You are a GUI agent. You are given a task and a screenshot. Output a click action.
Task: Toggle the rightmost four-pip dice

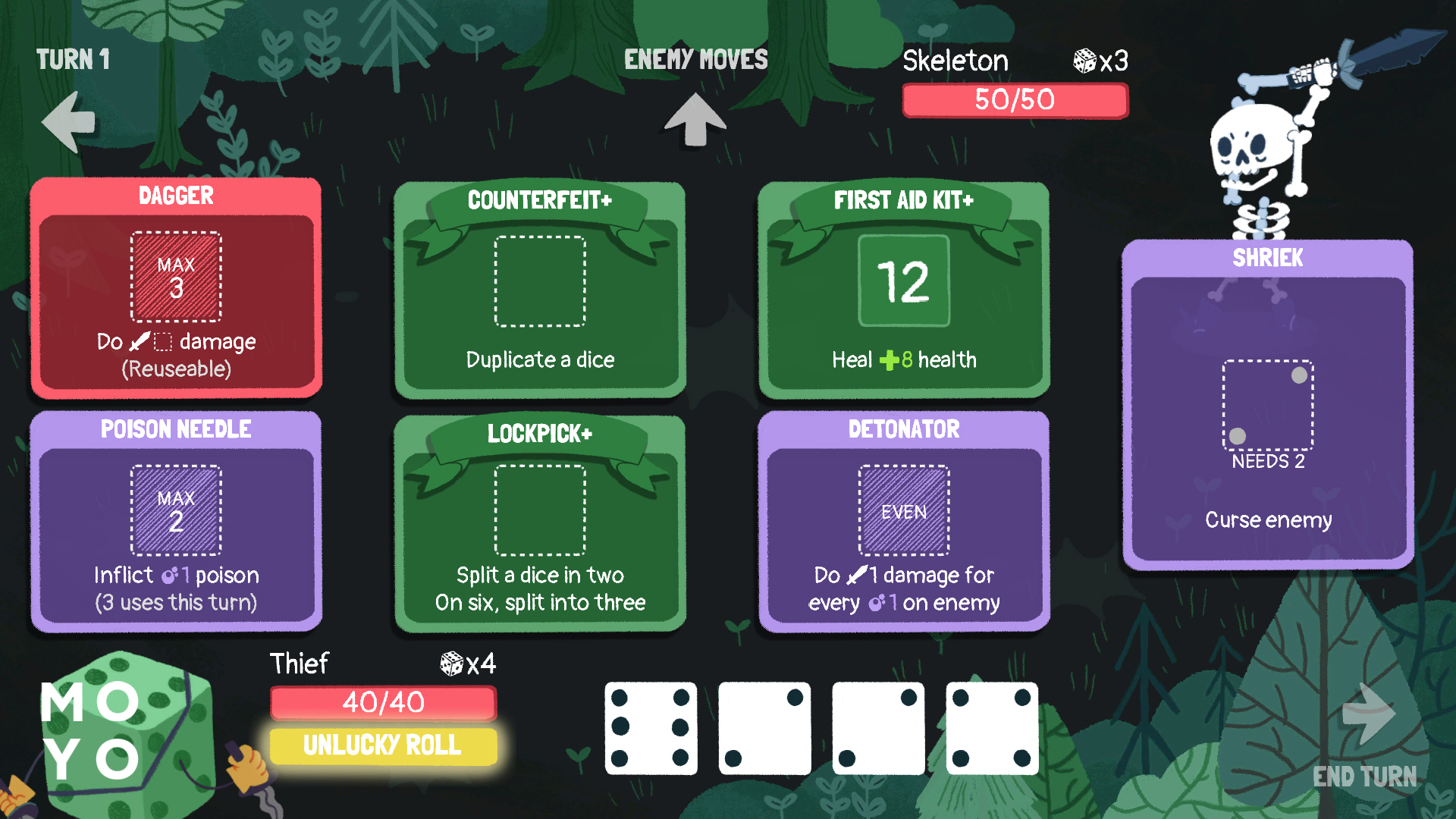tap(992, 728)
